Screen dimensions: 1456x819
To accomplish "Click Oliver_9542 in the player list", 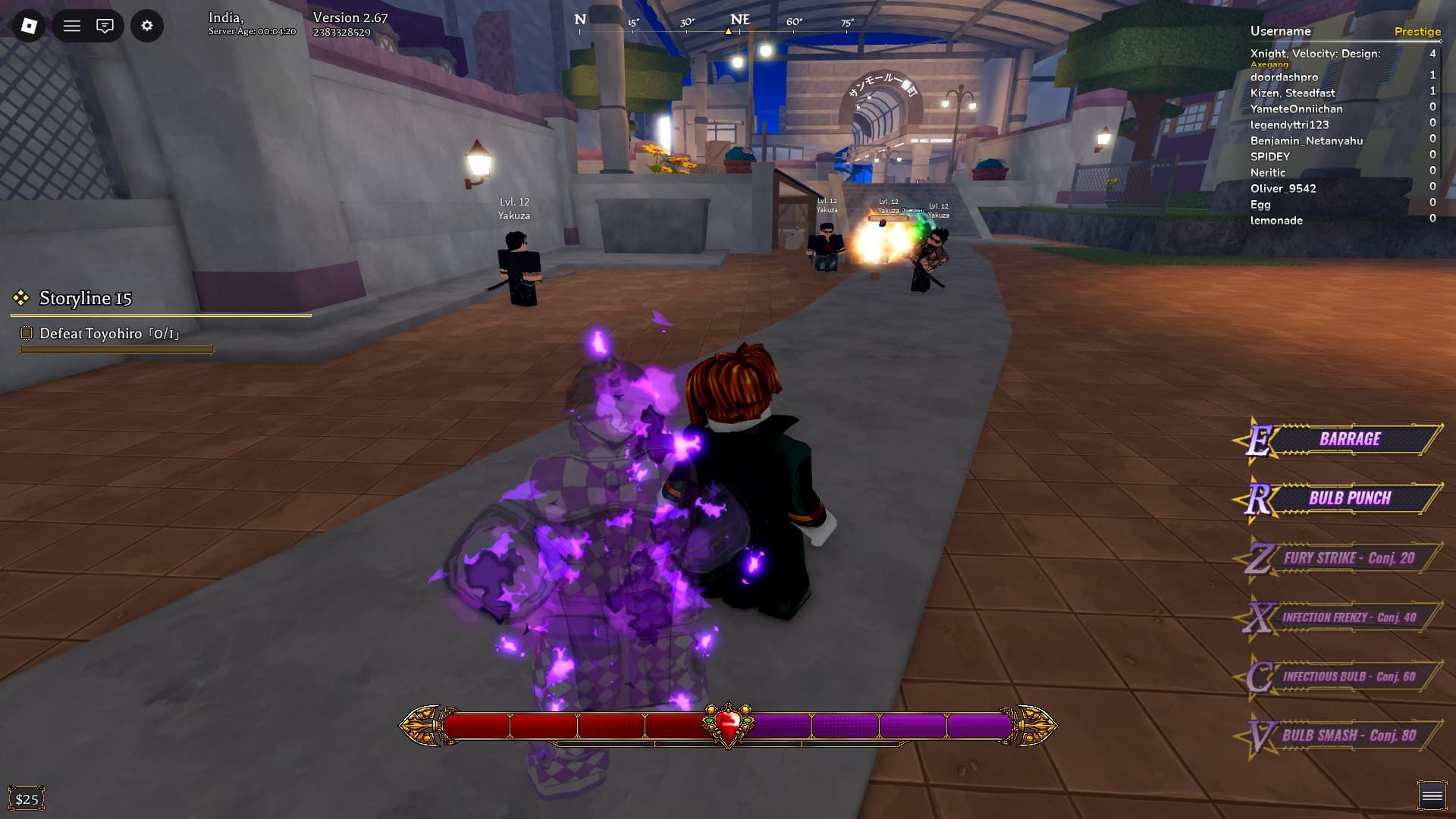I will point(1283,189).
